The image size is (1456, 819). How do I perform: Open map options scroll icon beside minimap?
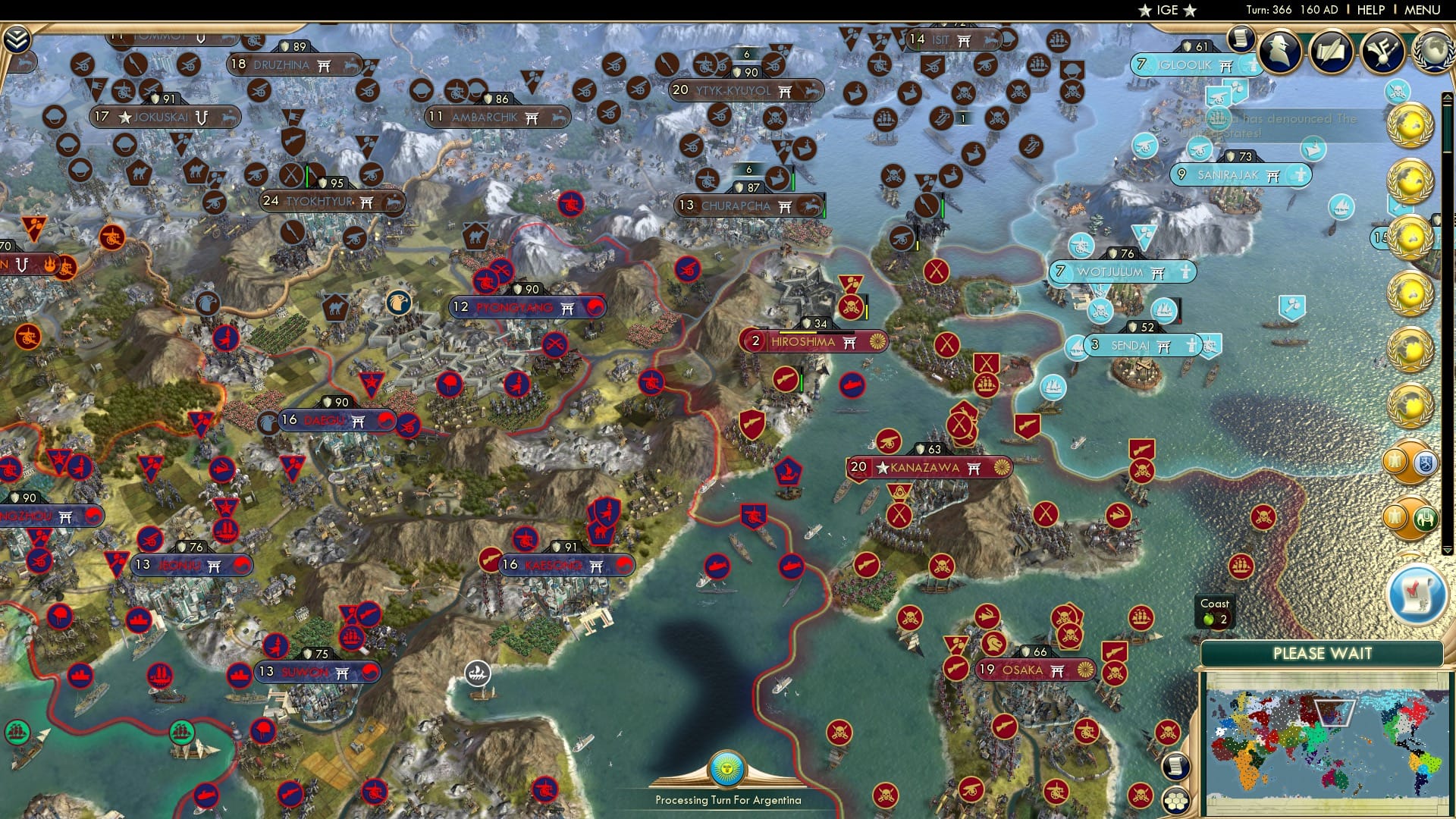pos(1176,767)
